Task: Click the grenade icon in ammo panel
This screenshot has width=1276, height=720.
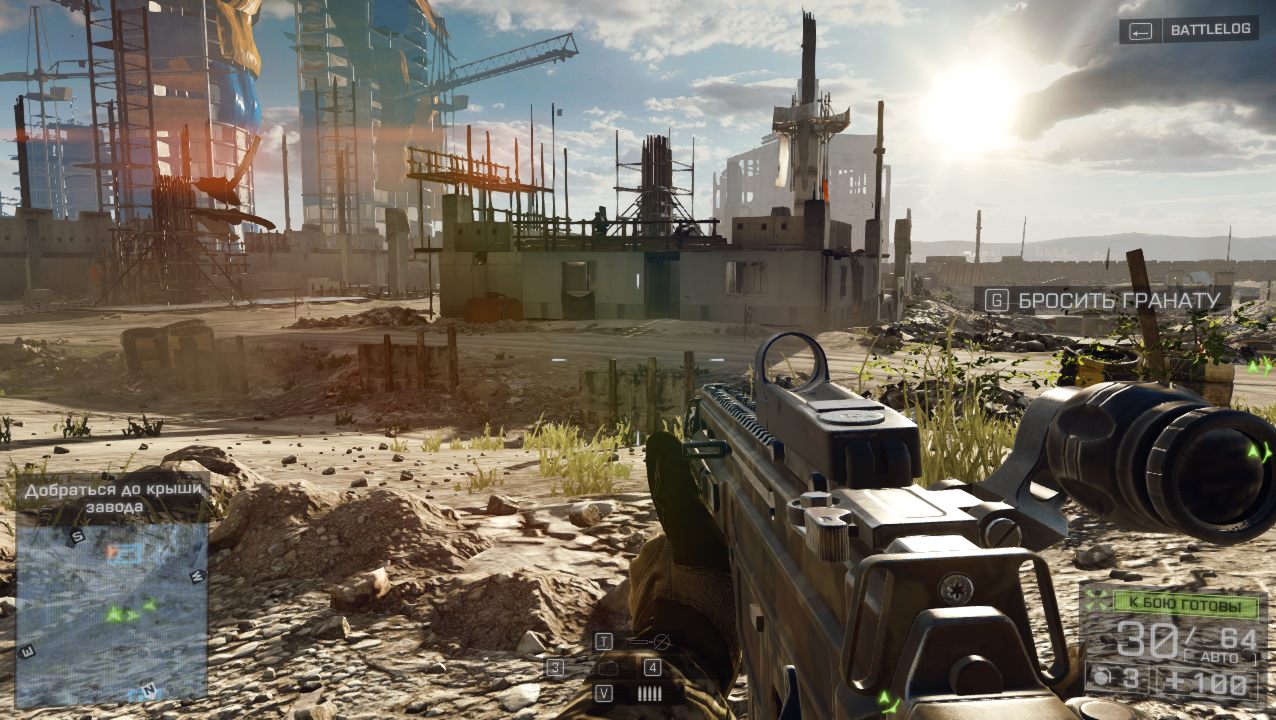Action: coord(1100,680)
